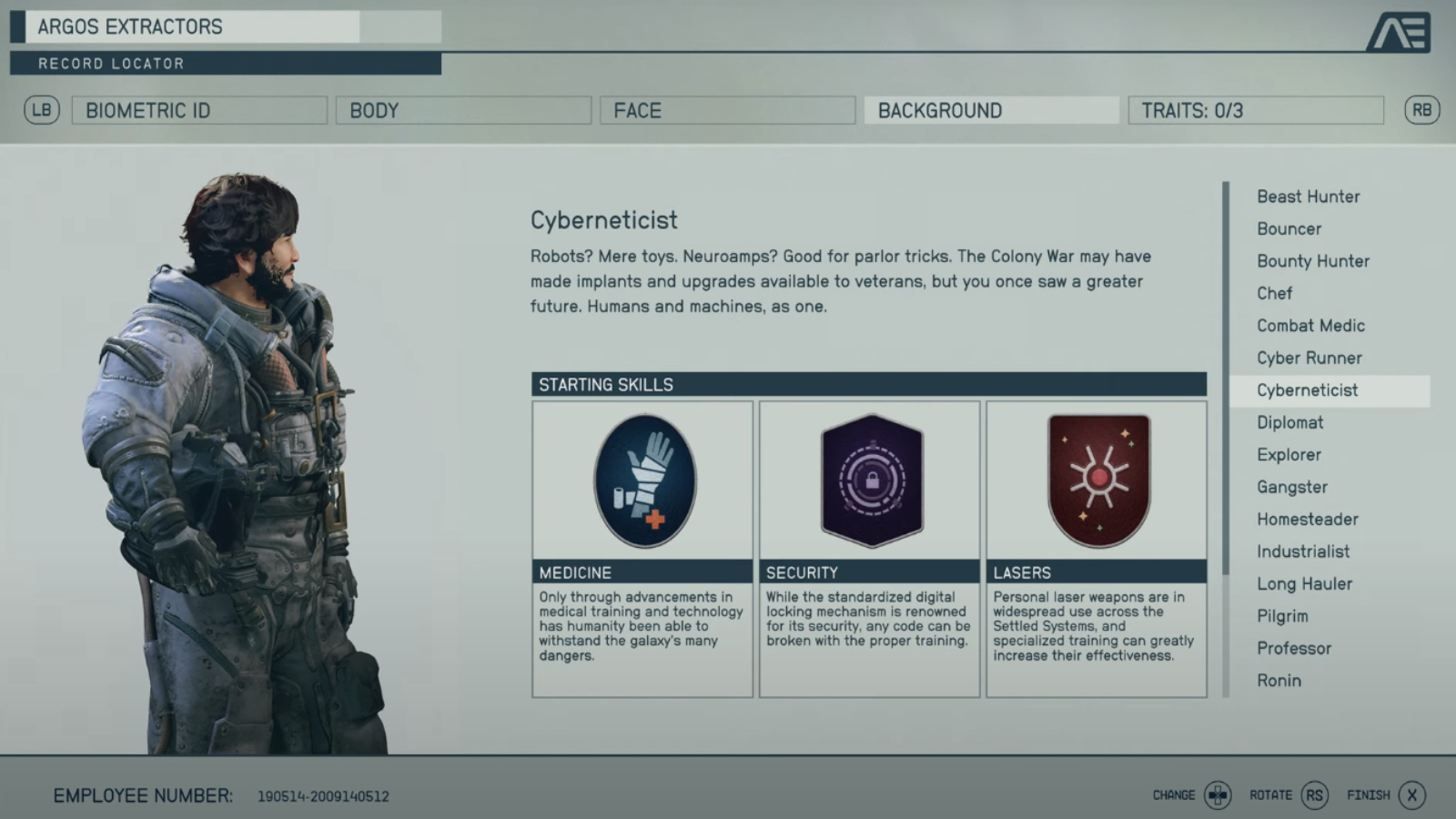1456x819 pixels.
Task: Click the Rotate RS stick icon
Action: pos(1314,794)
